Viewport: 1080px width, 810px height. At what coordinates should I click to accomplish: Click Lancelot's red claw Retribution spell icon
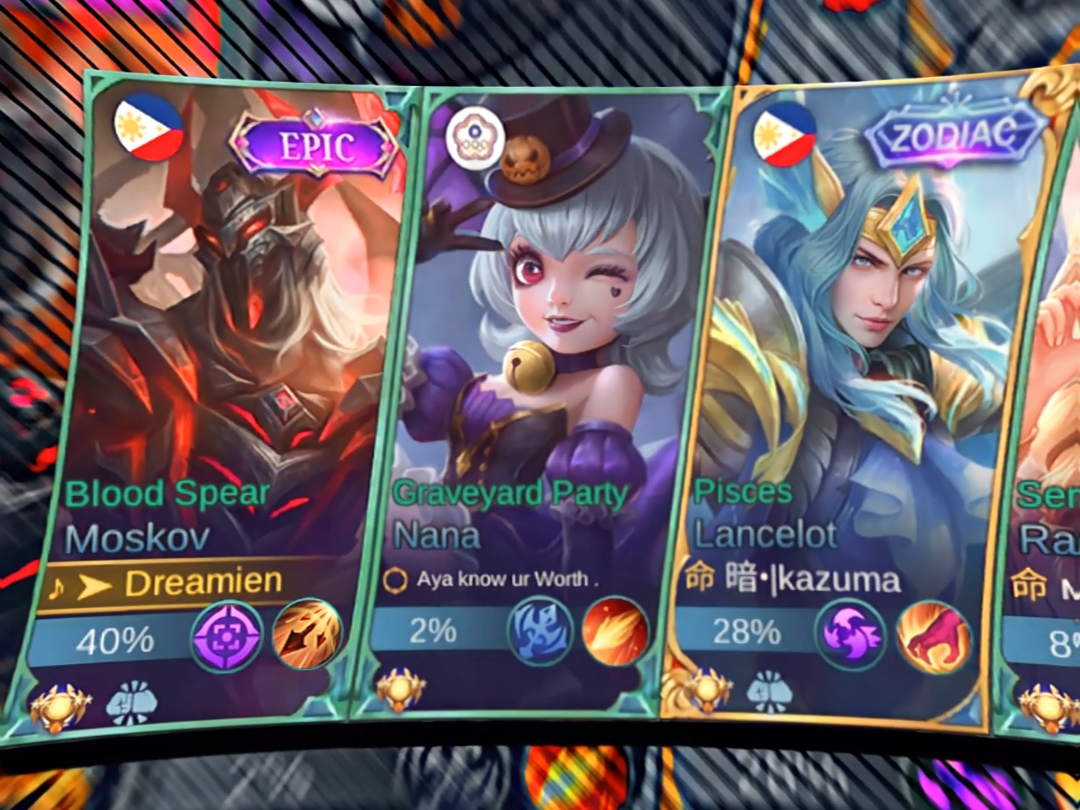[x=932, y=636]
